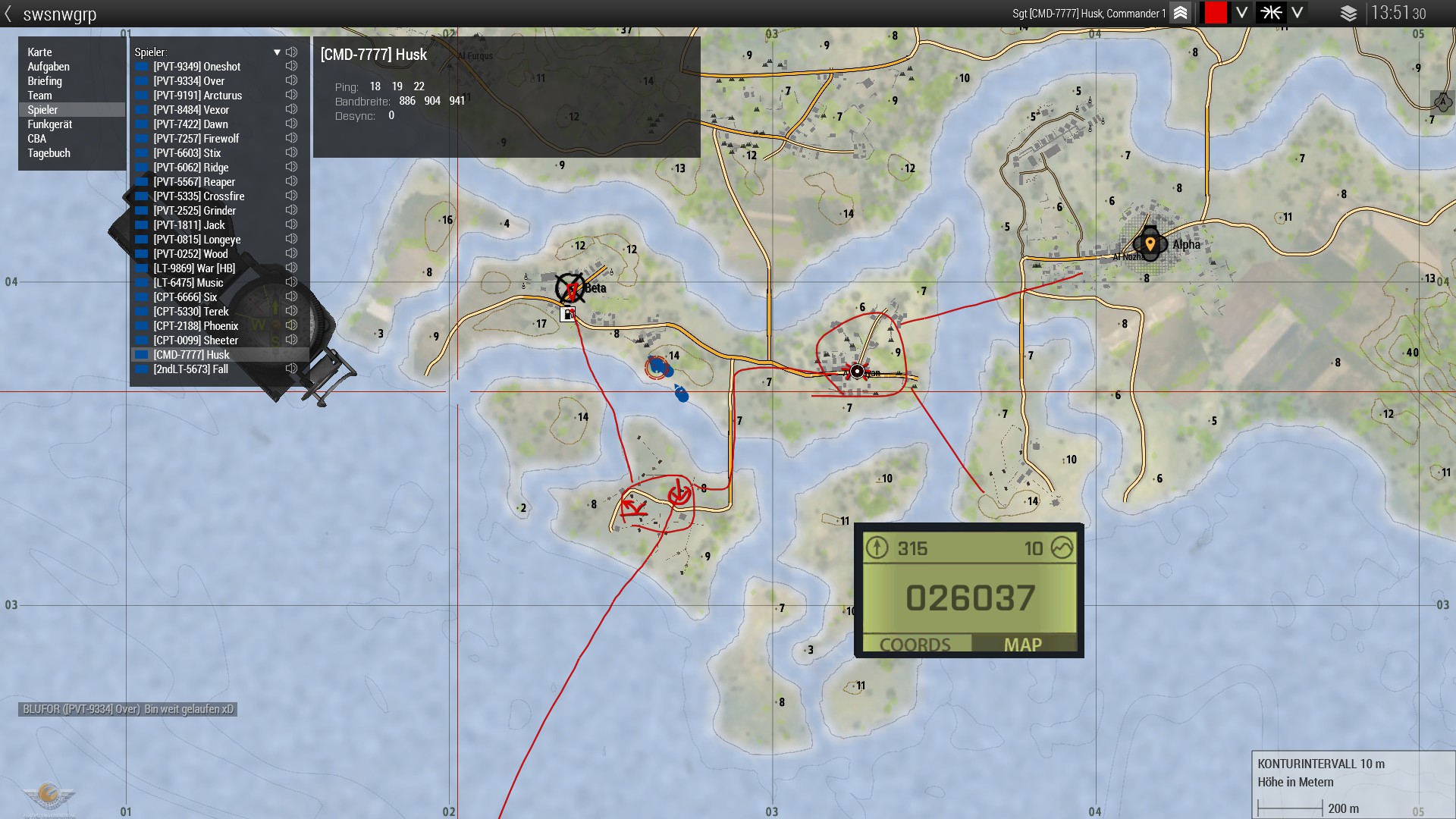Expand the Spieler list dropdown arrow
Screen dimensions: 1456x819
(277, 52)
